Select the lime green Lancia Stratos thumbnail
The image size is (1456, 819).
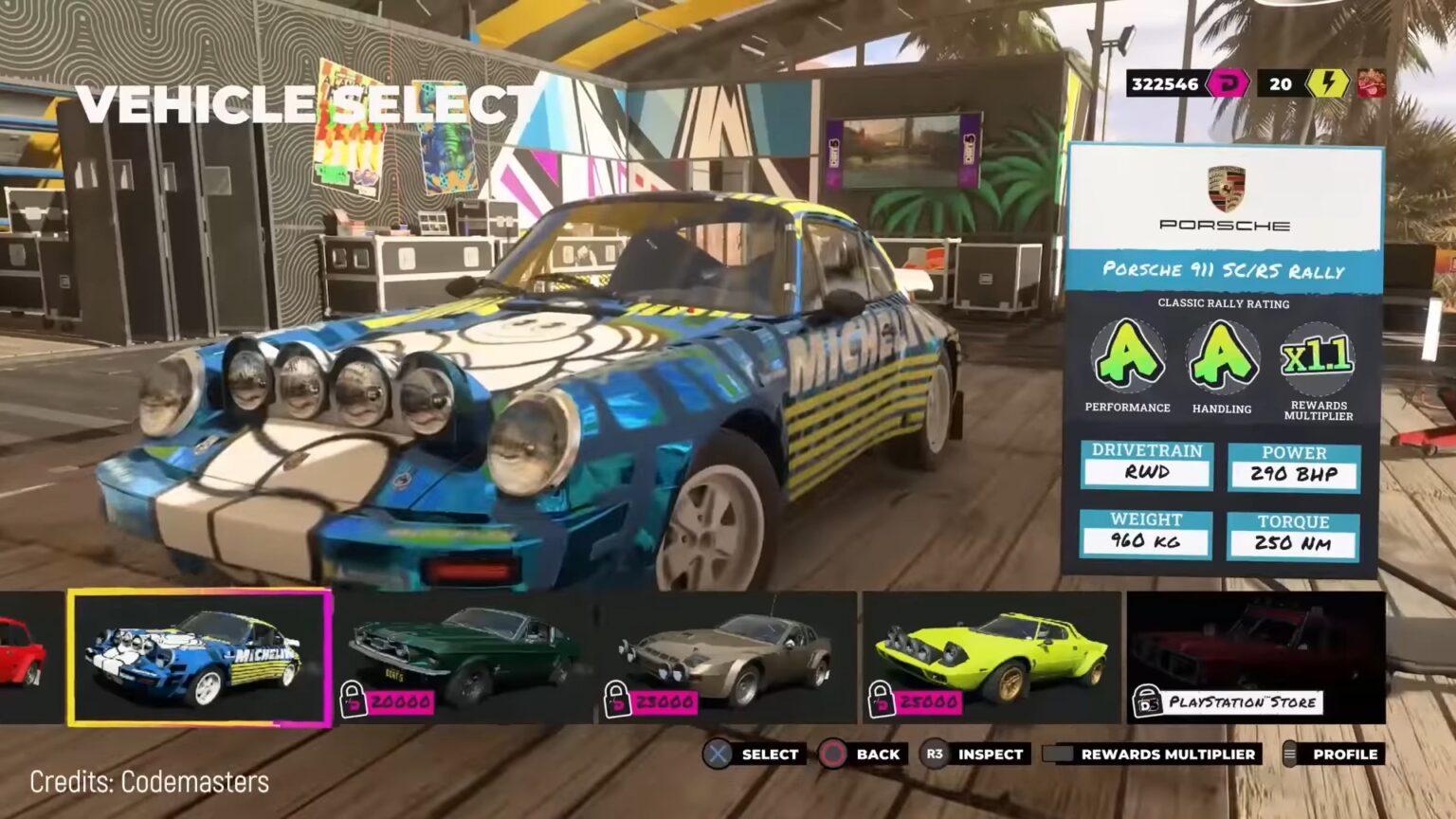(x=994, y=656)
